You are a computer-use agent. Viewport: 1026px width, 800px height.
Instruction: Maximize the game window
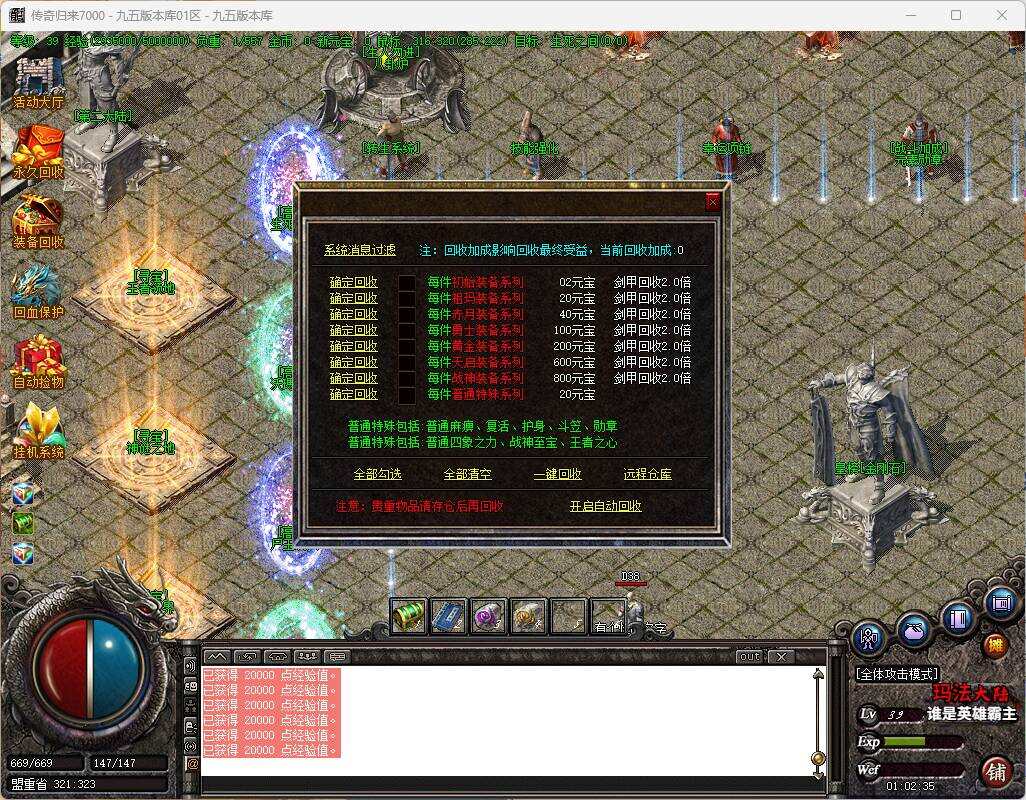[x=955, y=15]
